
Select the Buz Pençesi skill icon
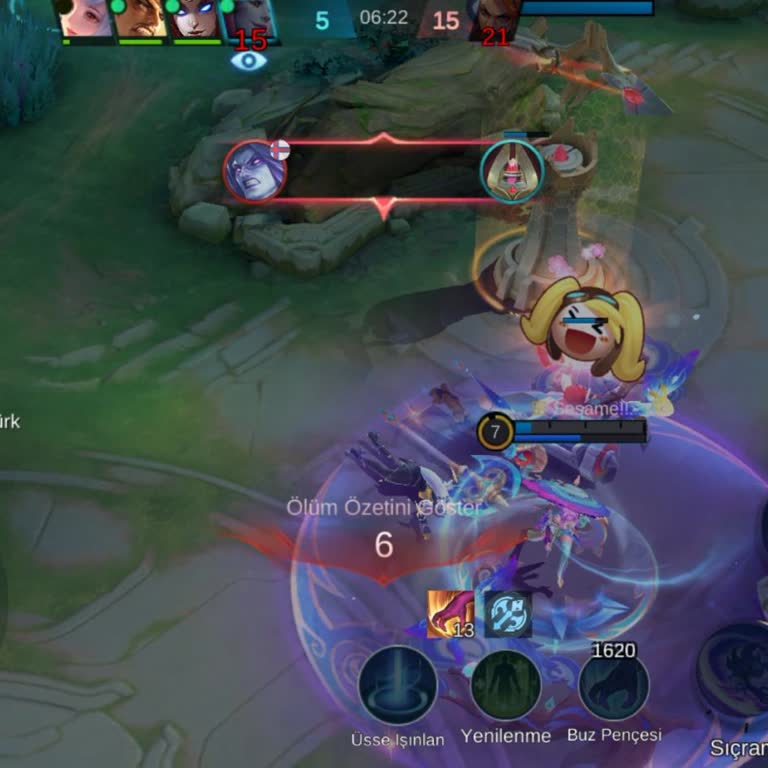(x=613, y=685)
